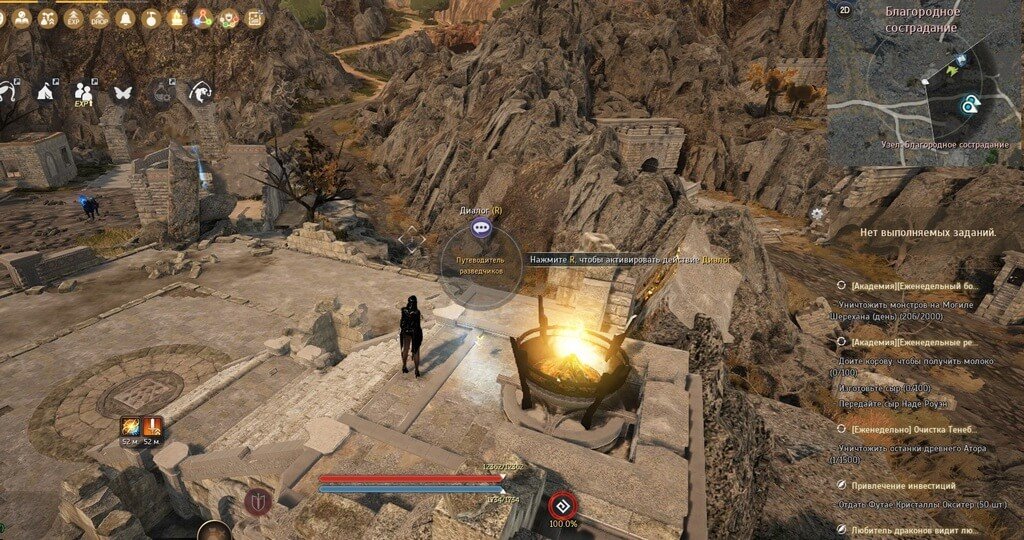Click the white butterfly icon
This screenshot has height=540, width=1024.
click(123, 92)
